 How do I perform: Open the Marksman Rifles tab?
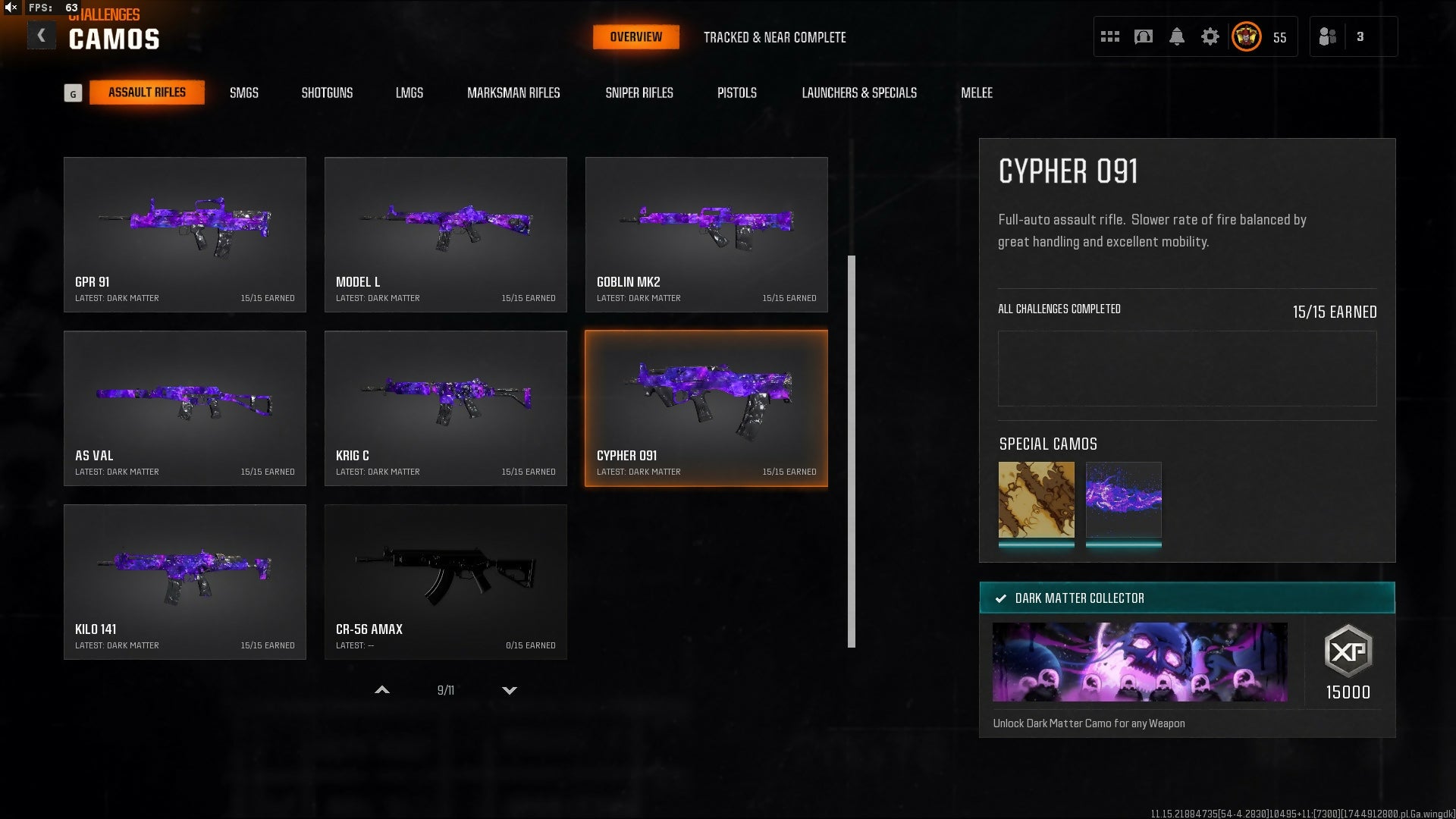coord(513,93)
